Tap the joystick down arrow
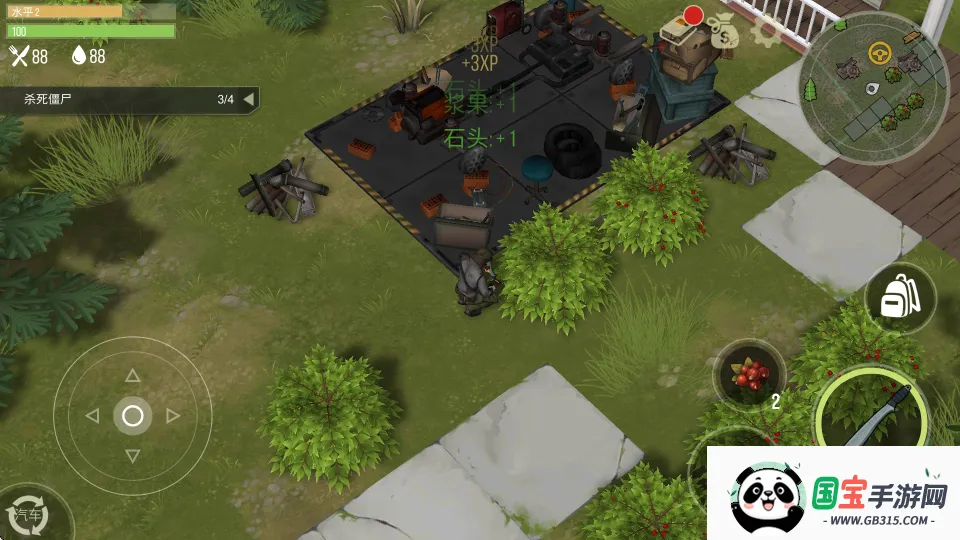Screen dimensions: 960x540 [132, 456]
